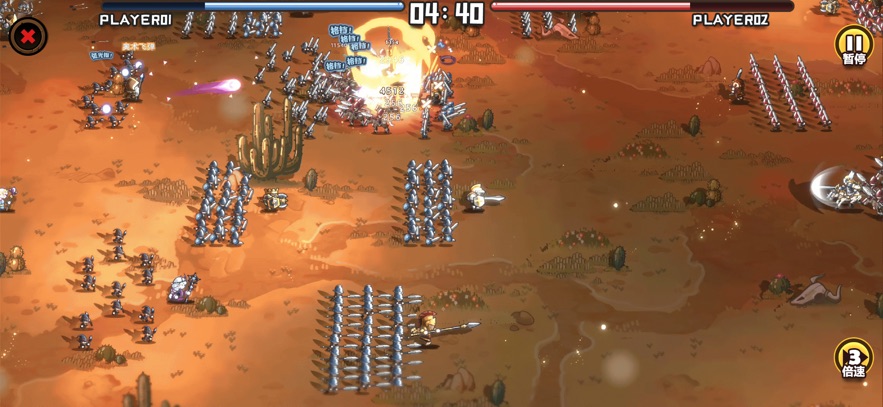Viewport: 883px width, 407px height.
Task: Toggle the 3x 倍速 speed button
Action: [853, 359]
